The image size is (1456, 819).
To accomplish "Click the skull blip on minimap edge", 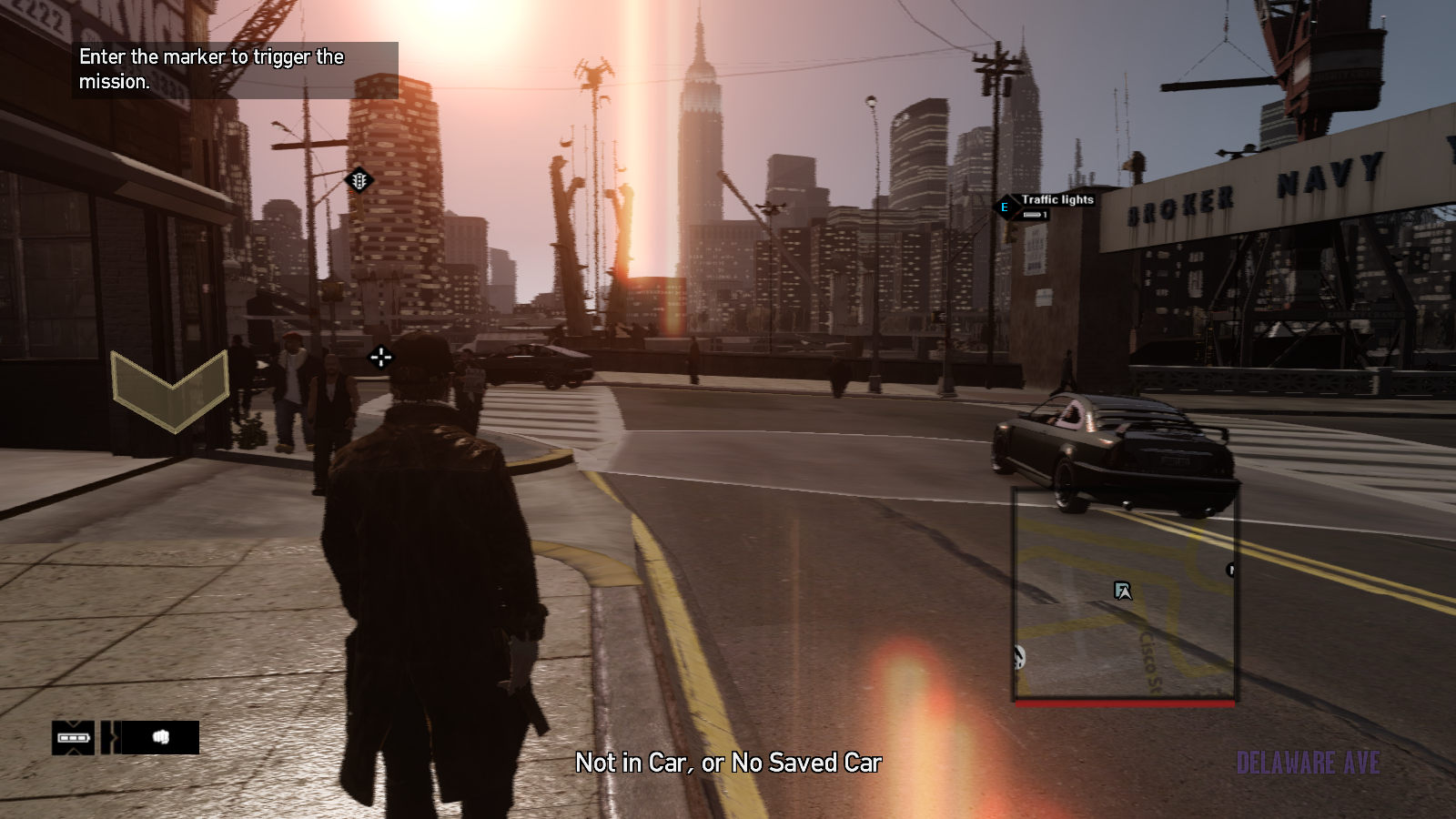I will [1019, 655].
